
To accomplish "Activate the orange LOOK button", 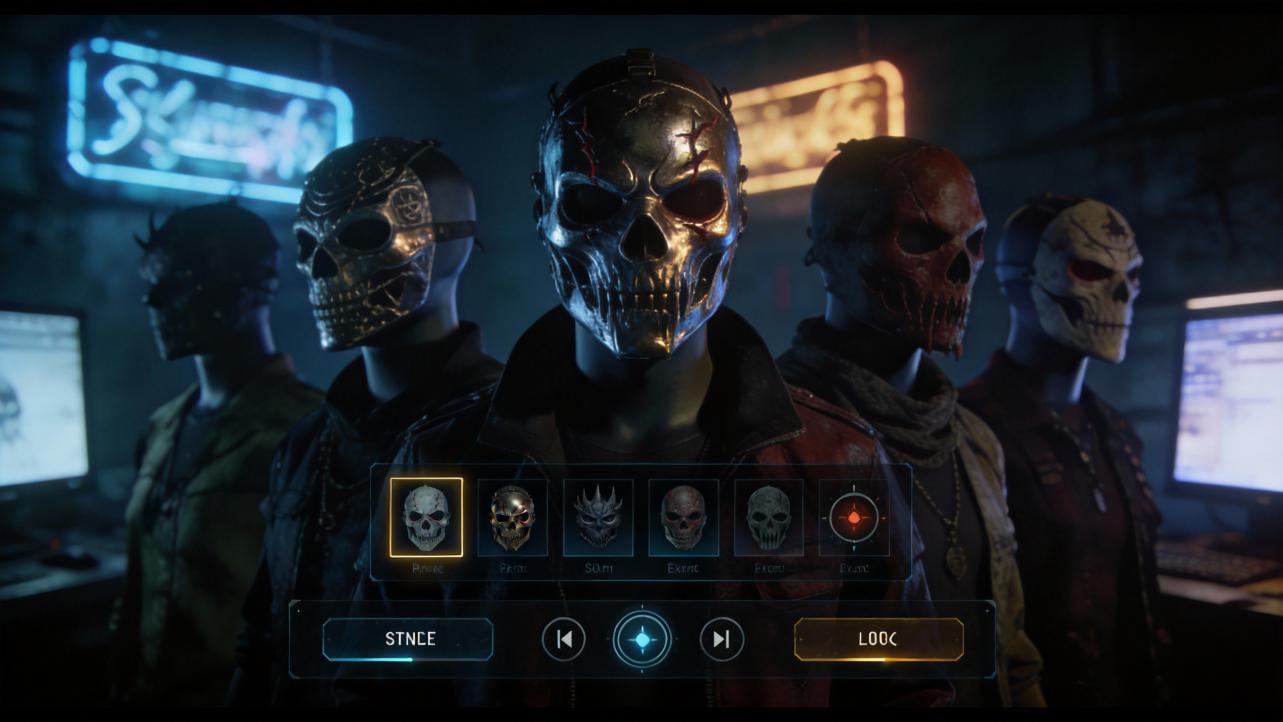I will pos(878,639).
